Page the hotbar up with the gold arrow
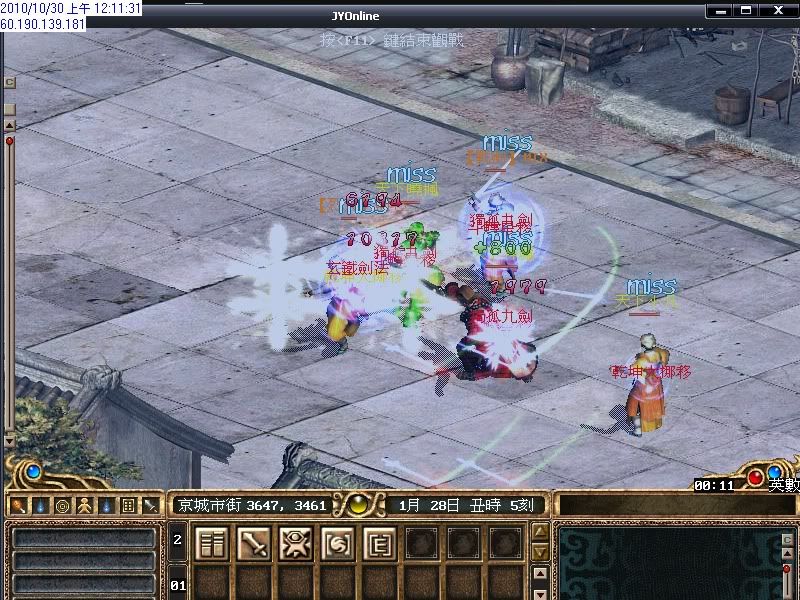The height and width of the screenshot is (600, 800). coord(539,531)
